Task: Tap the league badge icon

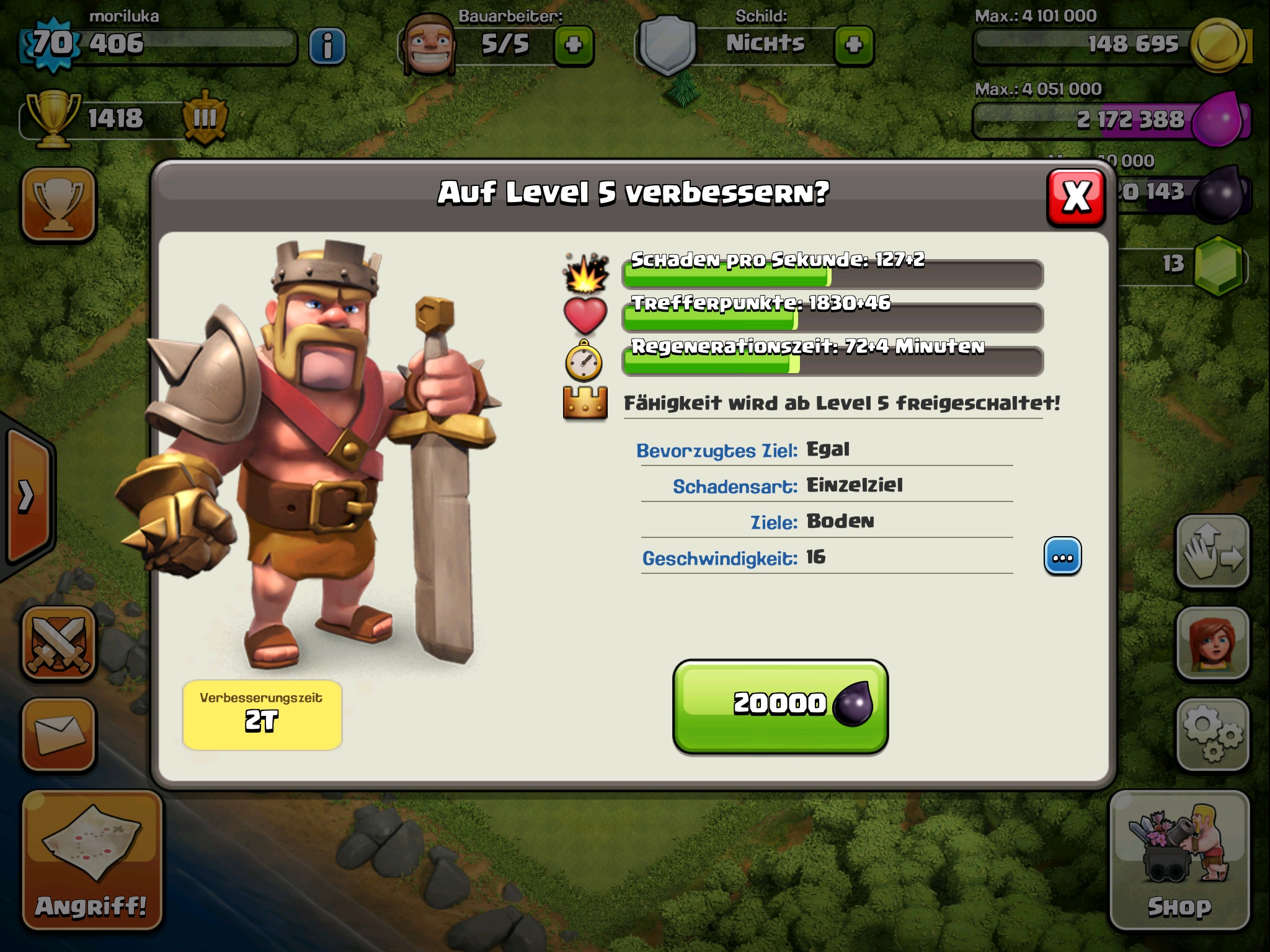Action: click(x=205, y=118)
